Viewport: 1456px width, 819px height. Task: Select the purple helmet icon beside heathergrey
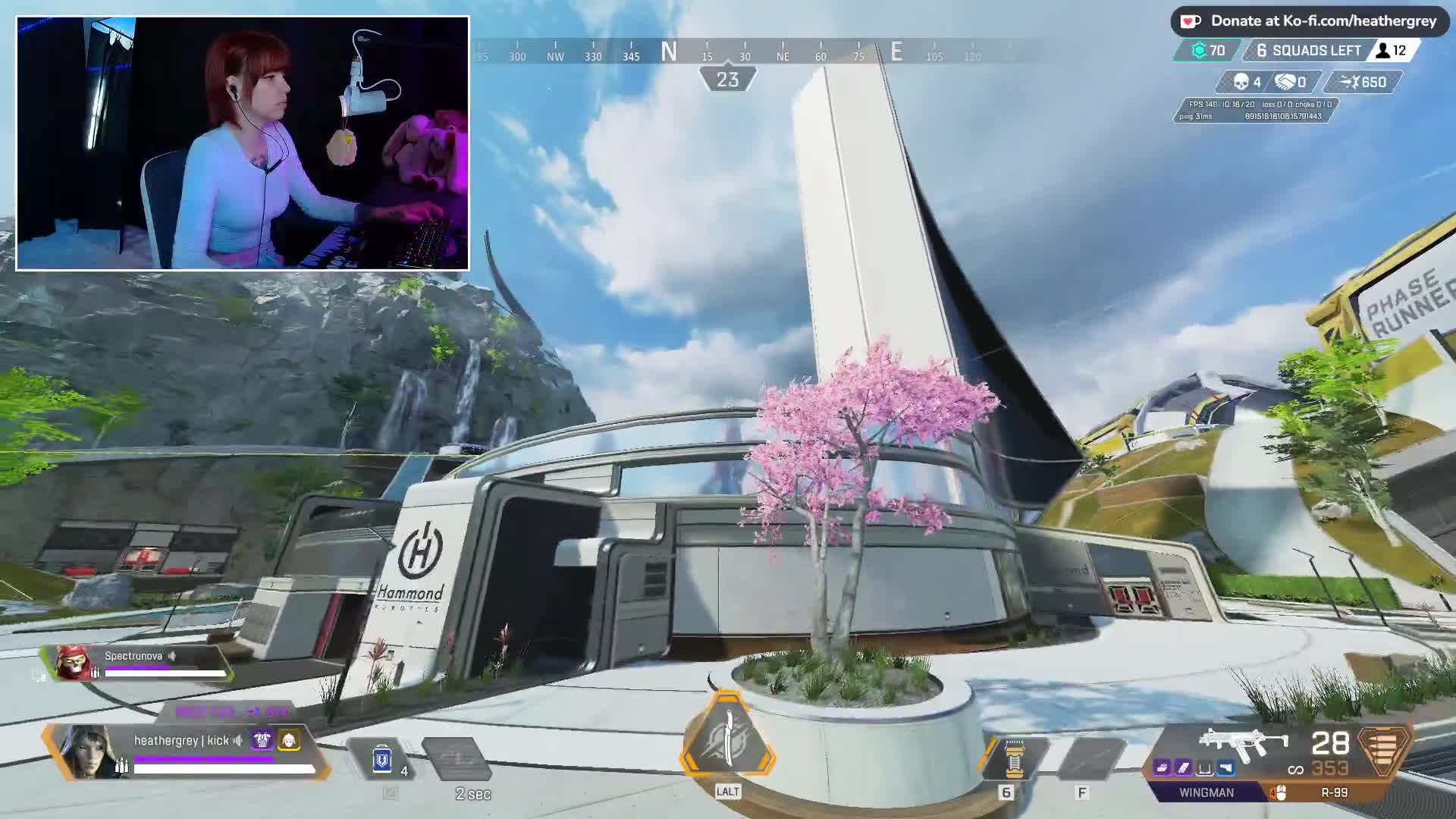pos(262,740)
